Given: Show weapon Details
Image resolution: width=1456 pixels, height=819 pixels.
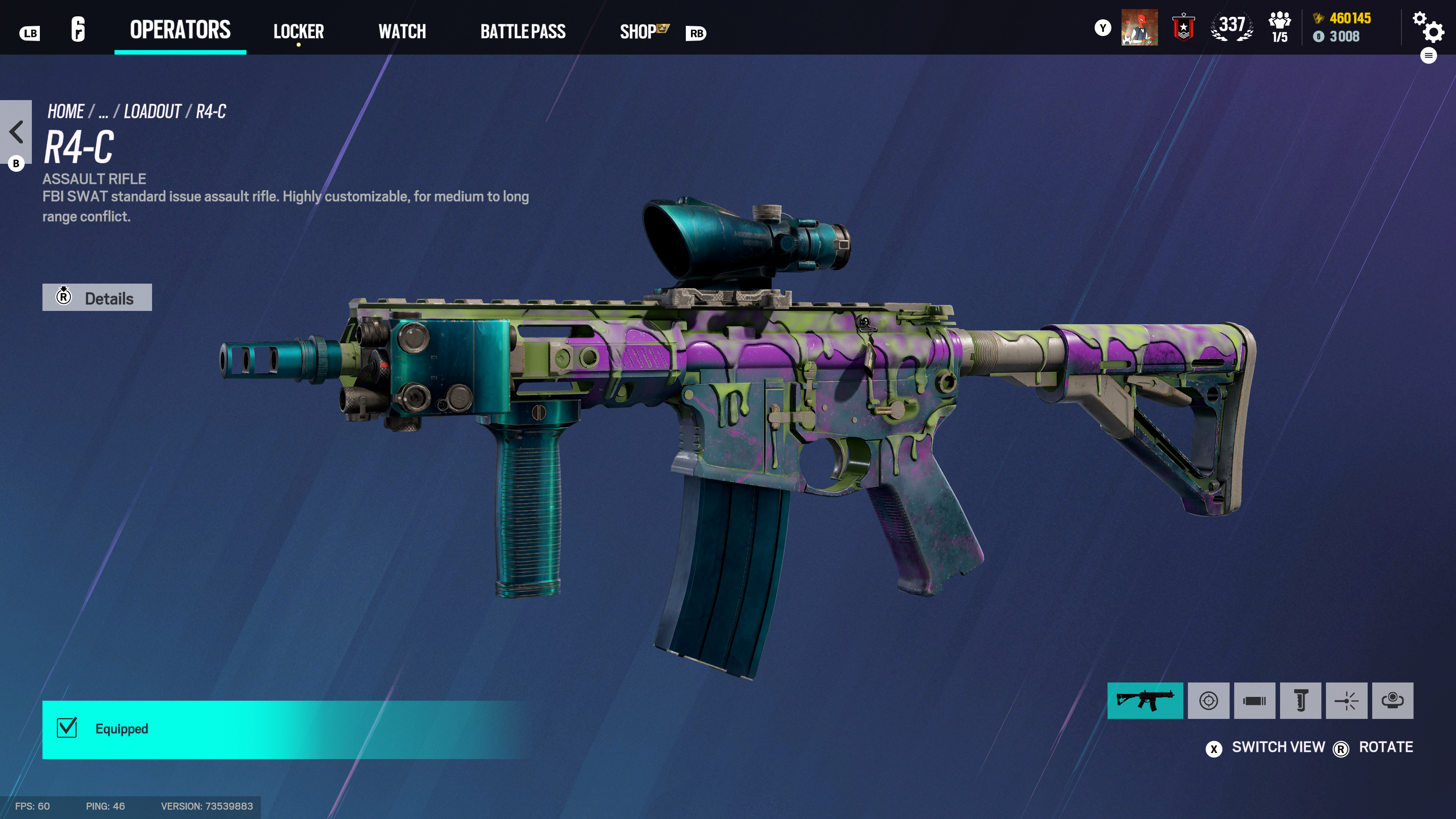Looking at the screenshot, I should coord(97,297).
